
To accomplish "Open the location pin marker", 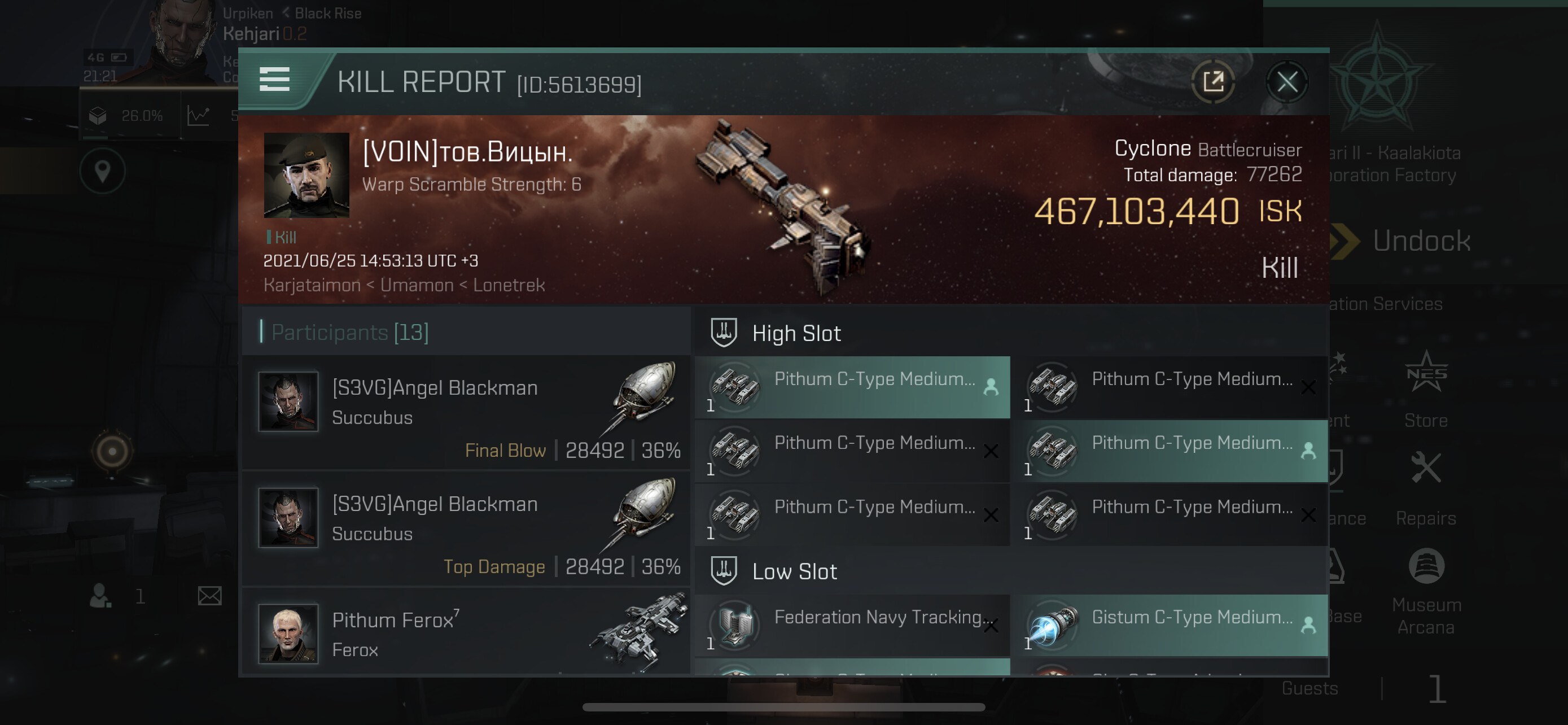I will click(x=102, y=171).
